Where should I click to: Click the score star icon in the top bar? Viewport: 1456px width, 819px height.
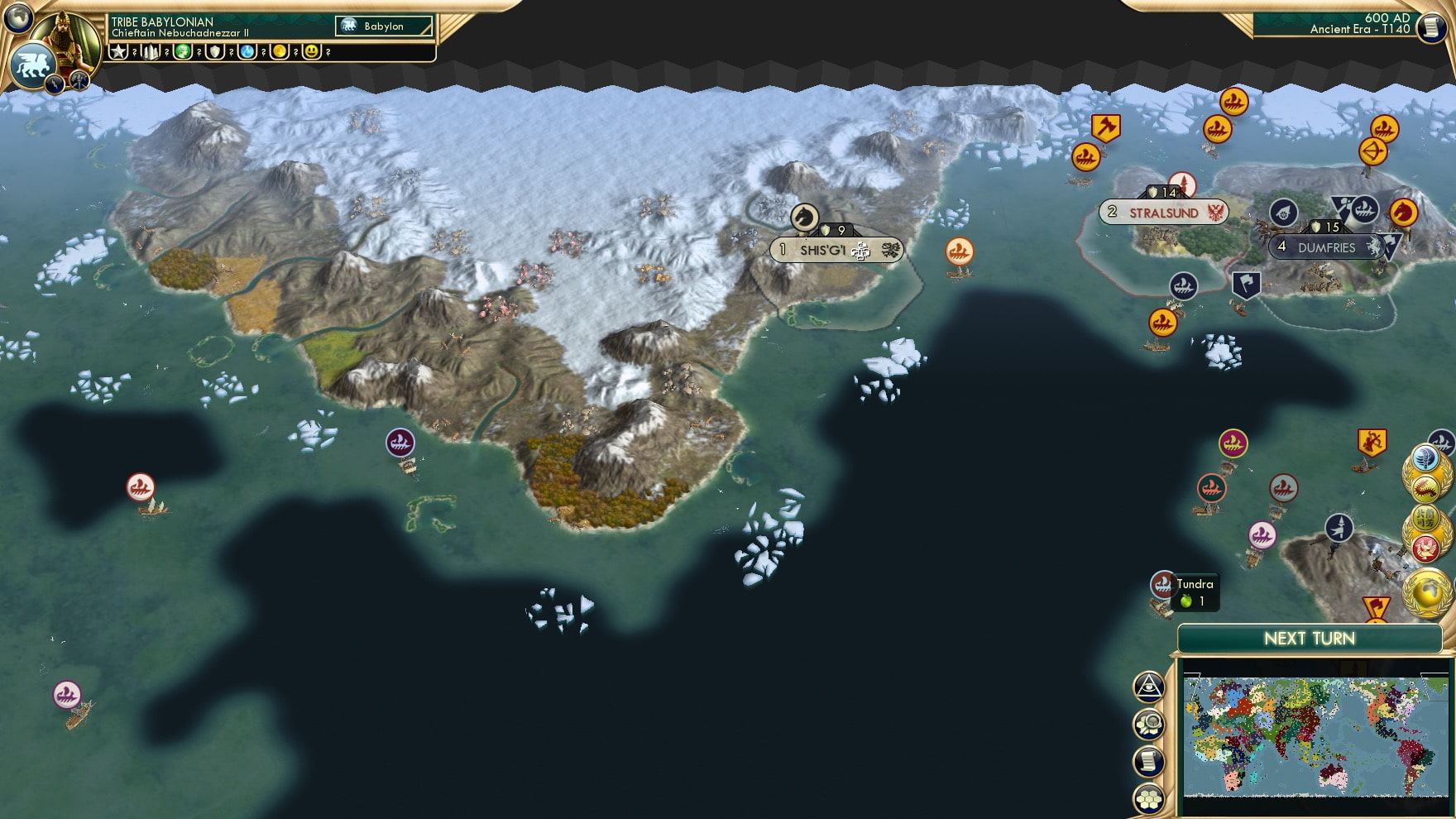(x=117, y=51)
